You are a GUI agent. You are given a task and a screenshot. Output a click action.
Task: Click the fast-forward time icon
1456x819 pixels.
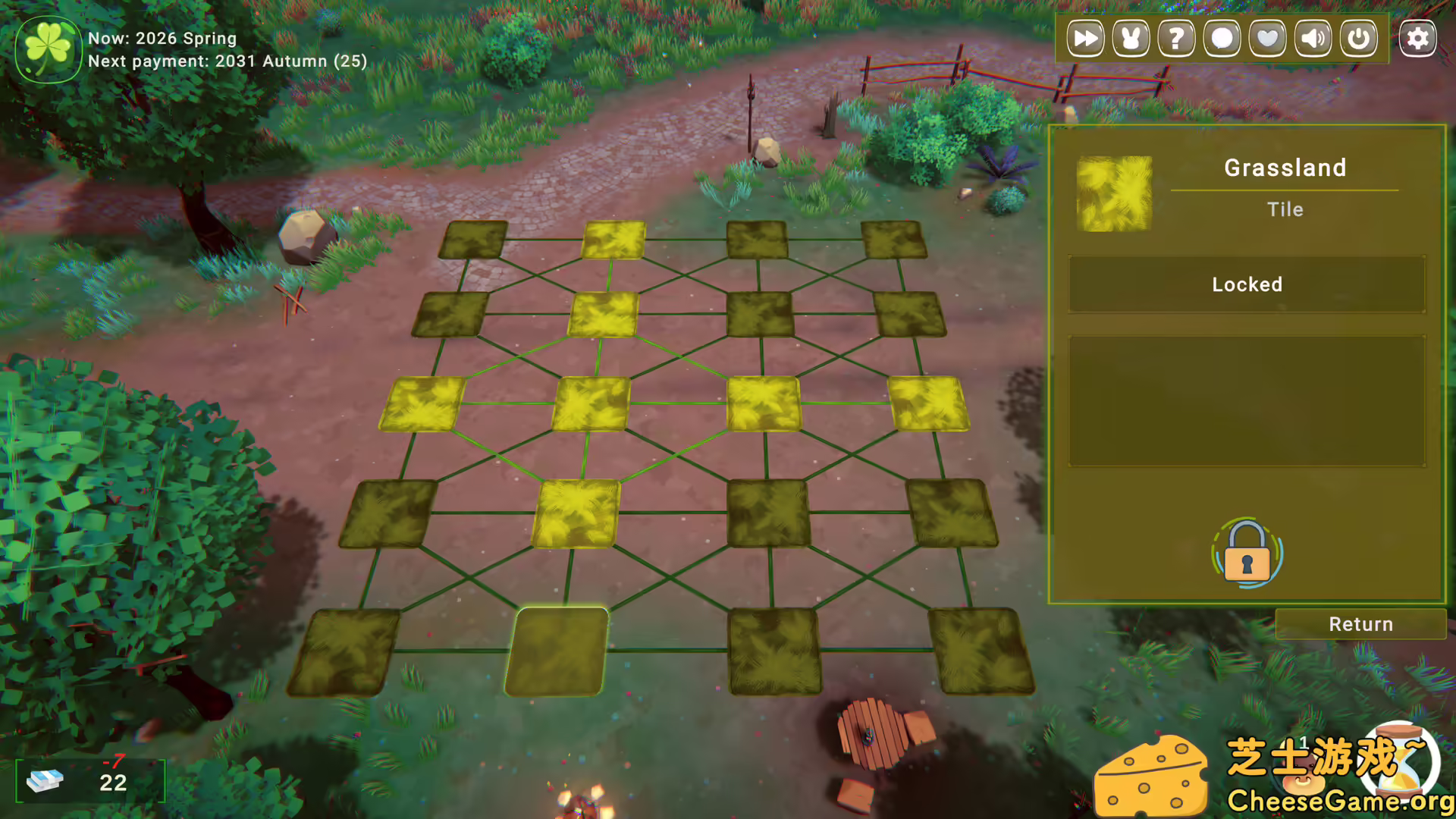(x=1084, y=37)
